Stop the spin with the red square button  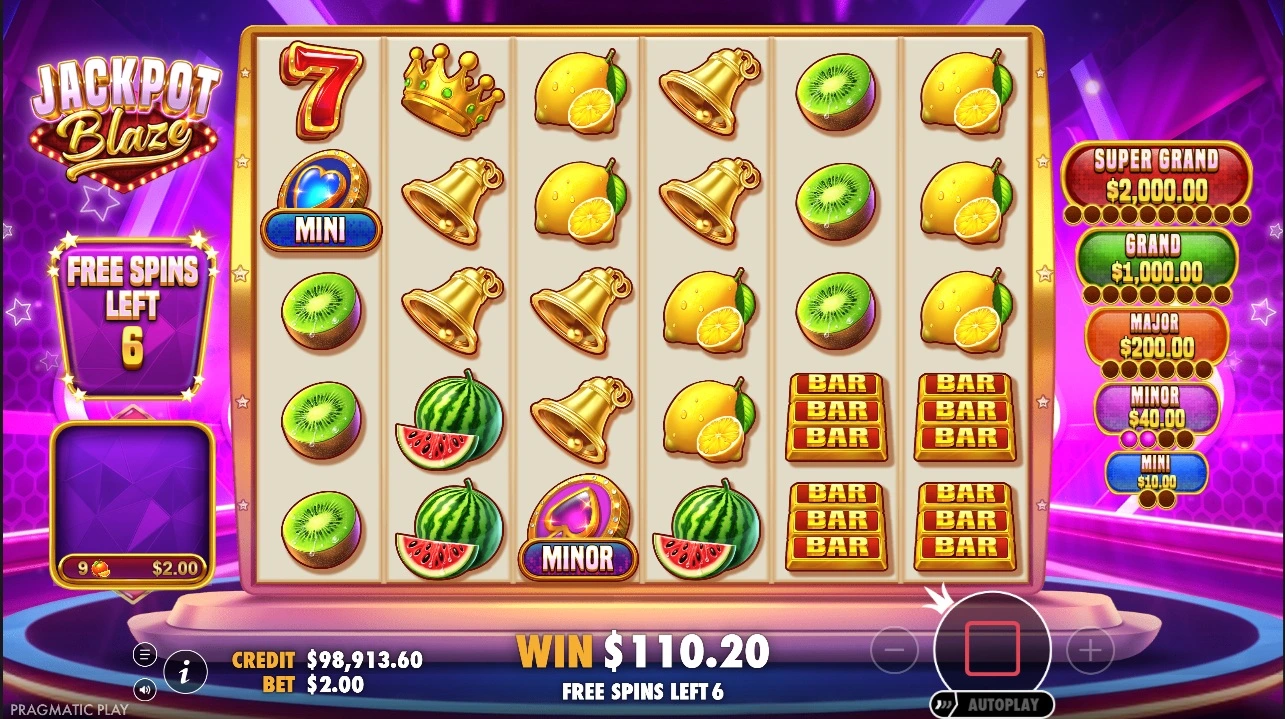click(x=992, y=649)
